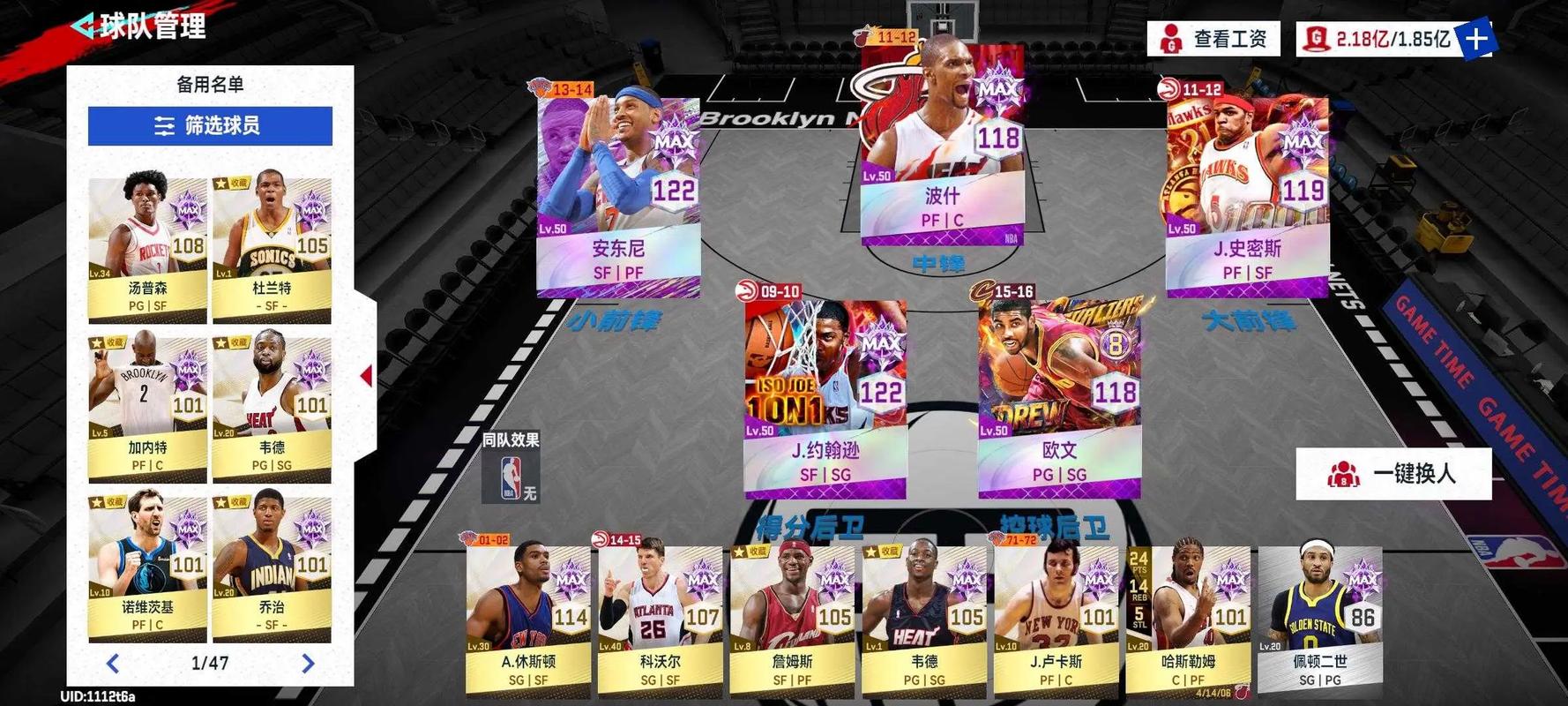
Task: Activate 一键换人 auto substitution
Action: 1393,474
